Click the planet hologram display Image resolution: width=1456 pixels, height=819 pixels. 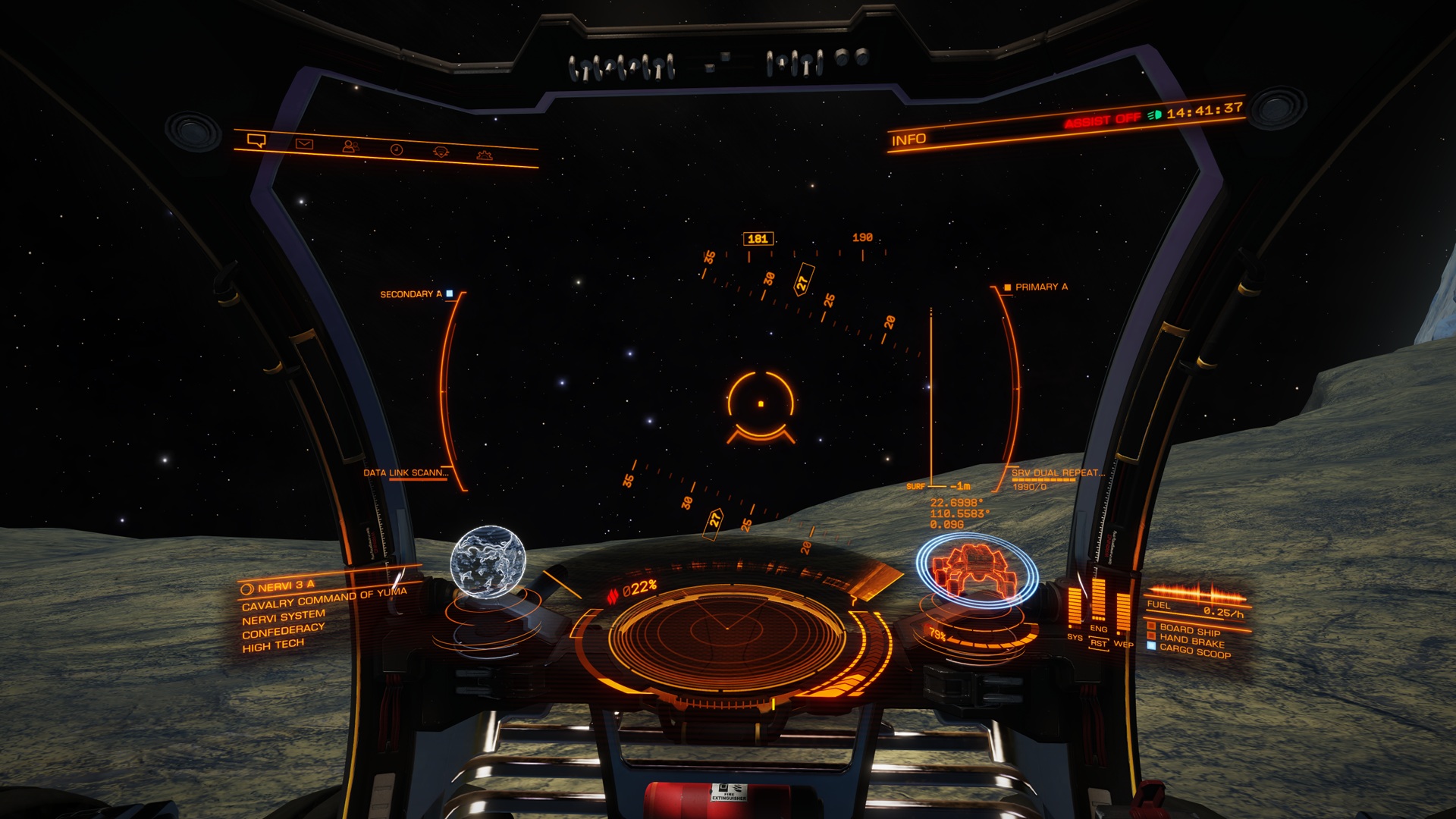point(488,562)
